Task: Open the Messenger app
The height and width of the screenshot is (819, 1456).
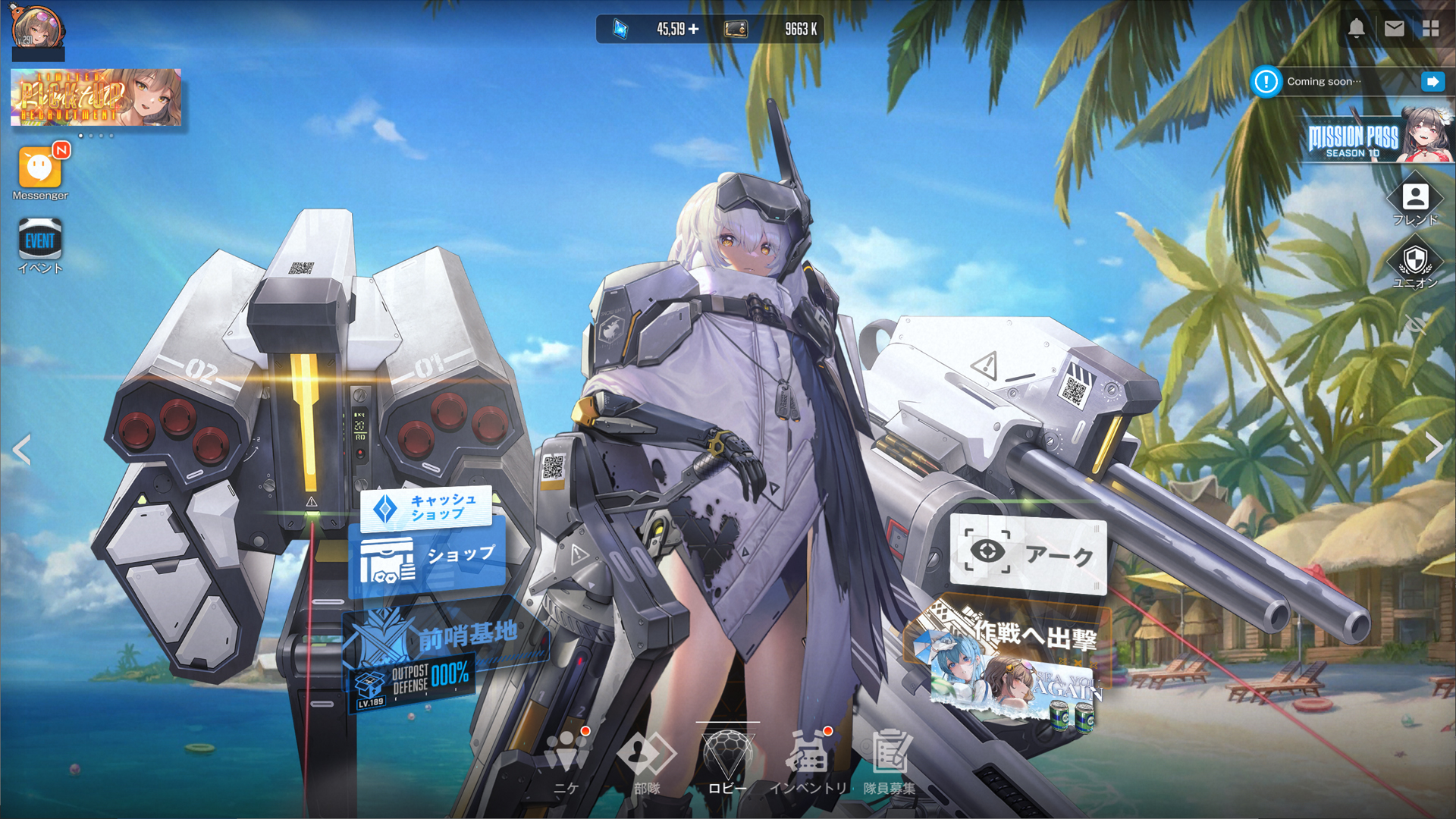Action: [39, 168]
